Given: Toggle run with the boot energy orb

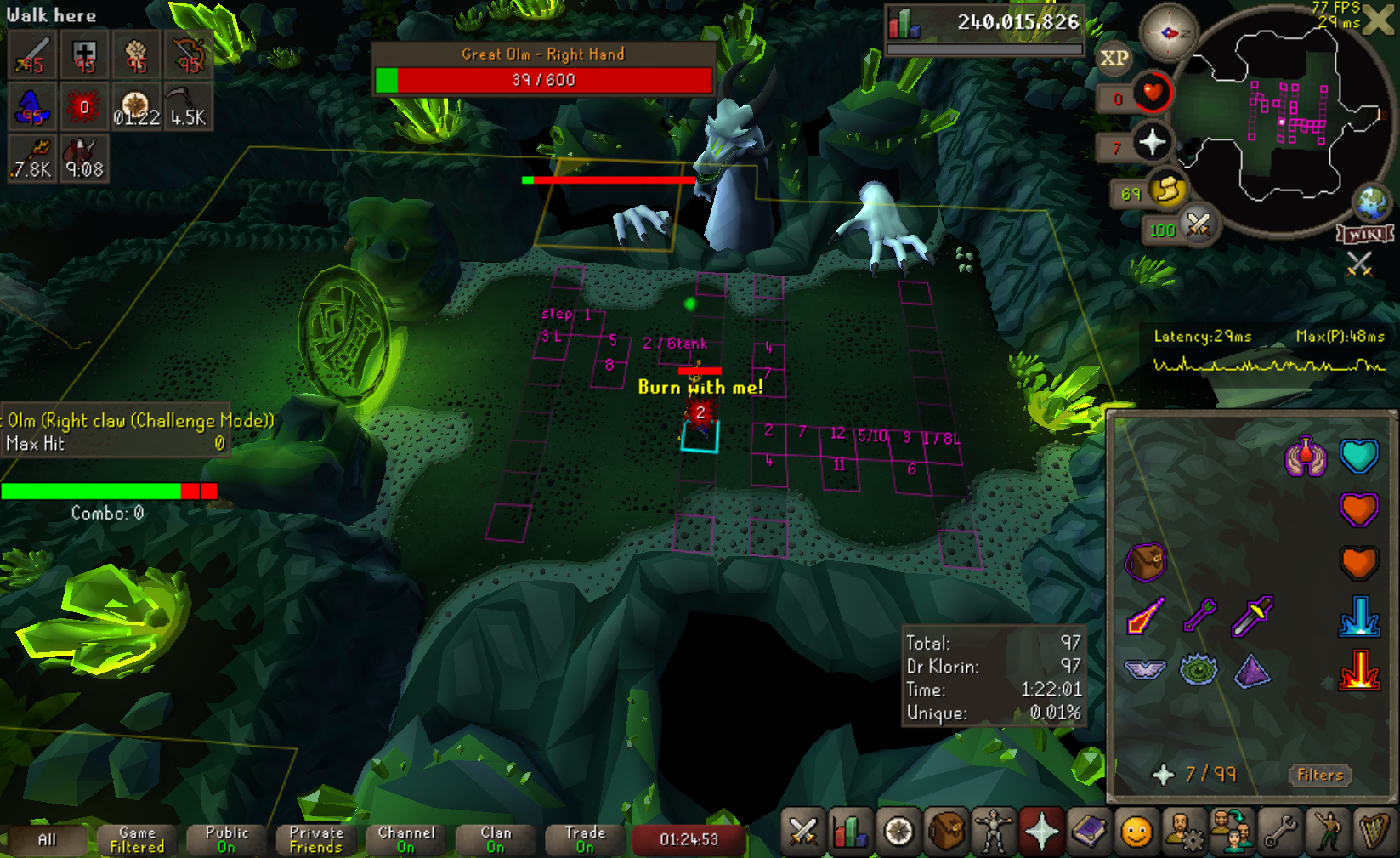Looking at the screenshot, I should pos(1167,190).
